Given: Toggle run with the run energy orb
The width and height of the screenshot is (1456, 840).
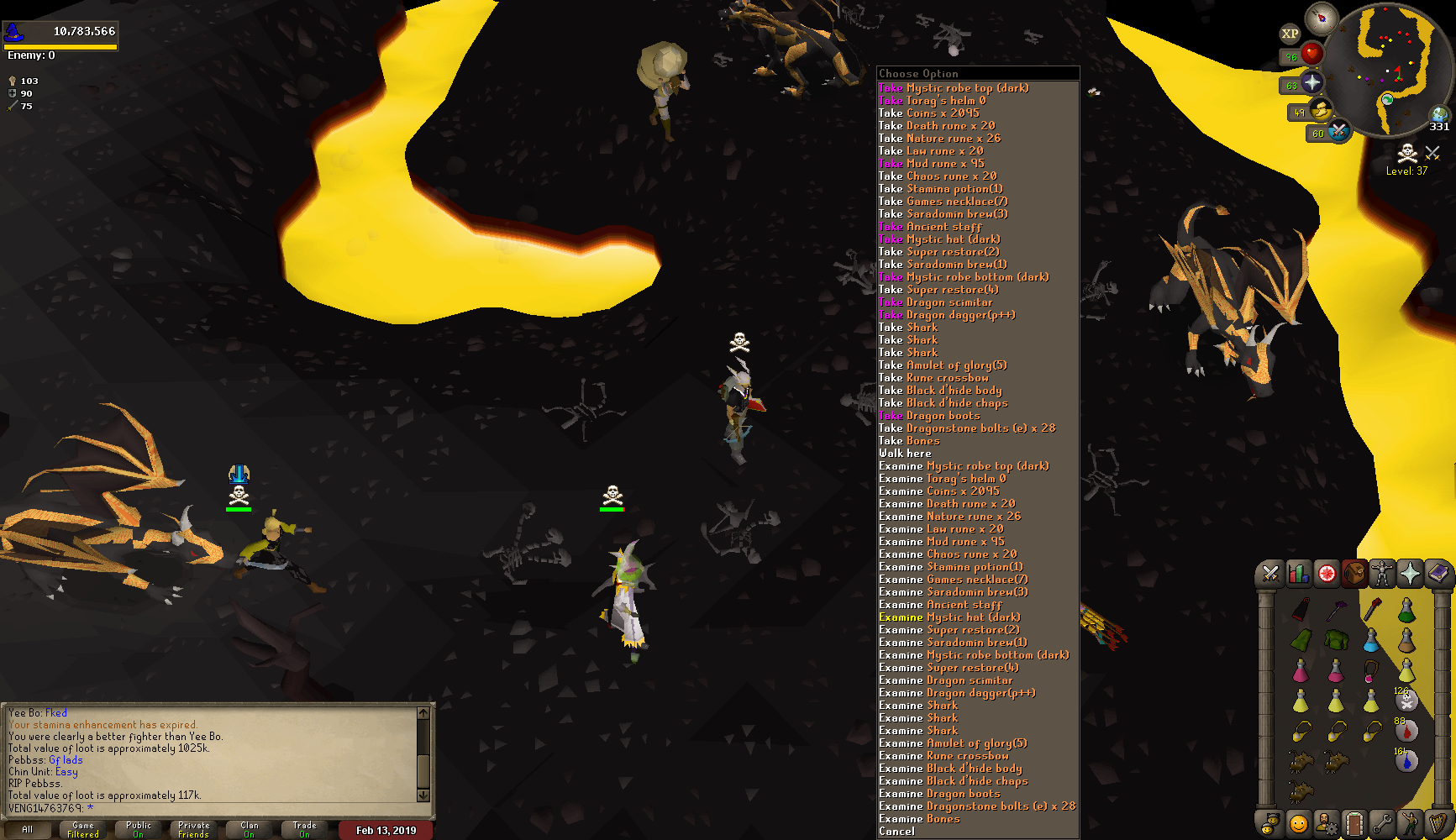Looking at the screenshot, I should click(x=1320, y=111).
